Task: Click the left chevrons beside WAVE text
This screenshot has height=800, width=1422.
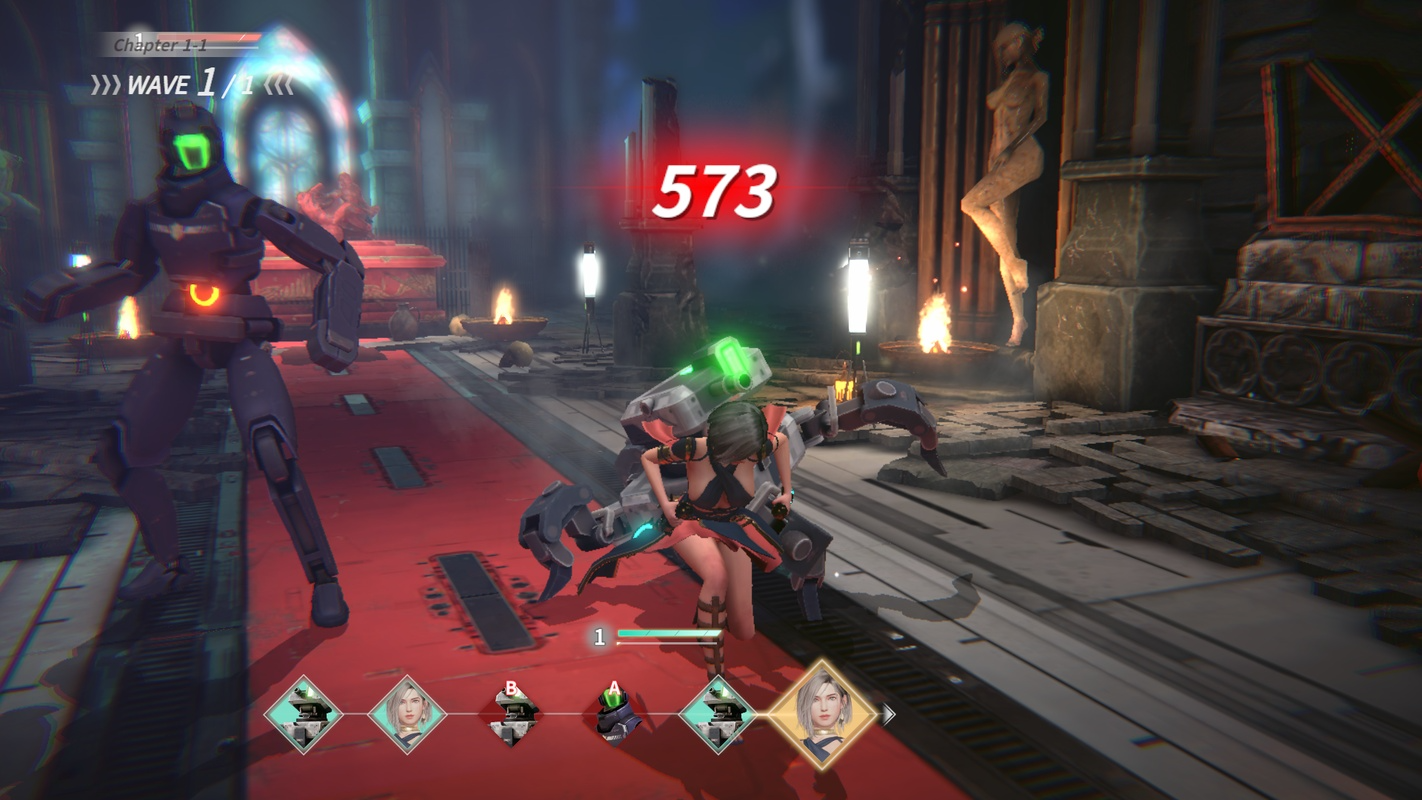Action: point(106,86)
